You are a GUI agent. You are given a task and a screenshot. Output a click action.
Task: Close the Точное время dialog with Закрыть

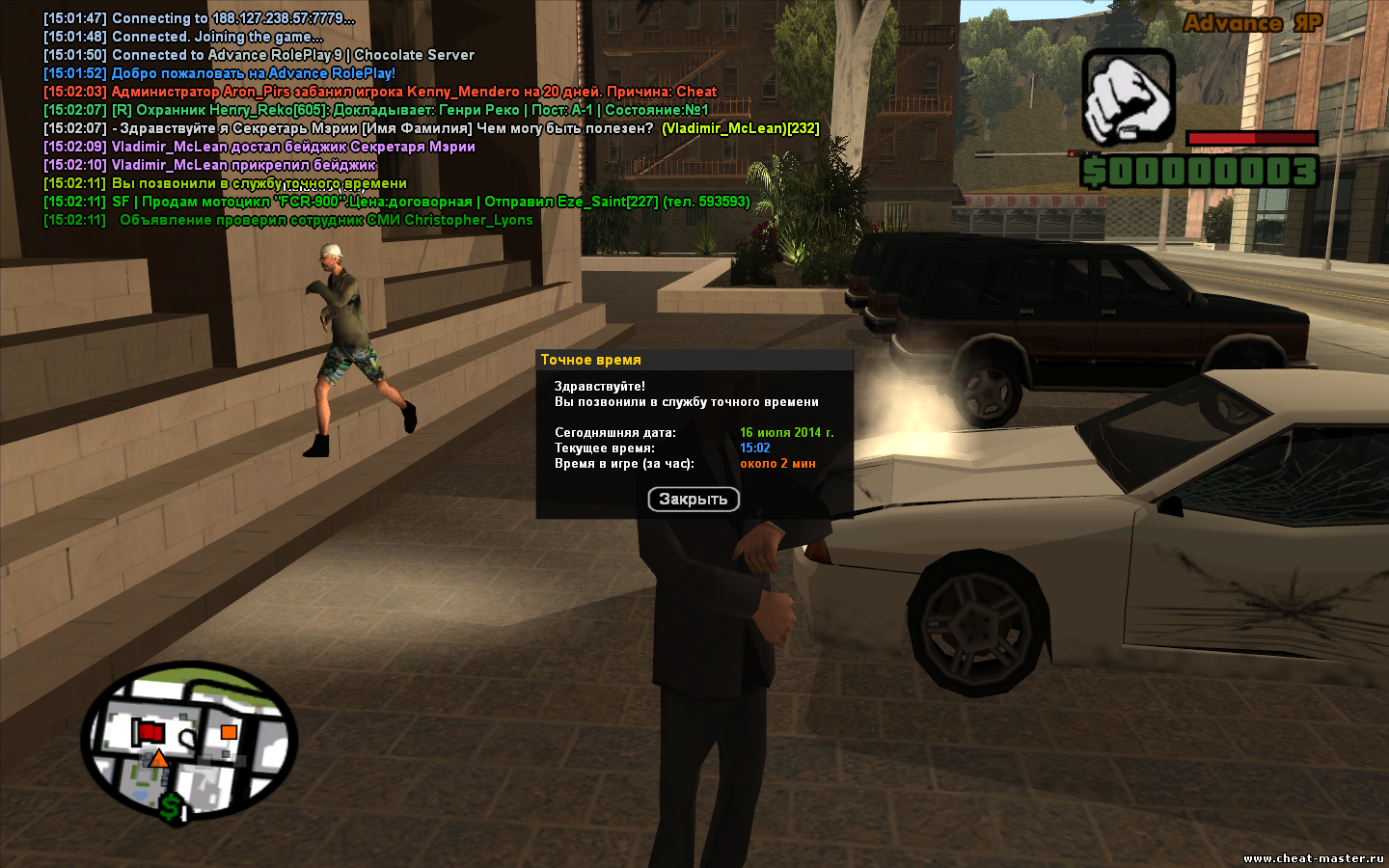pos(693,499)
